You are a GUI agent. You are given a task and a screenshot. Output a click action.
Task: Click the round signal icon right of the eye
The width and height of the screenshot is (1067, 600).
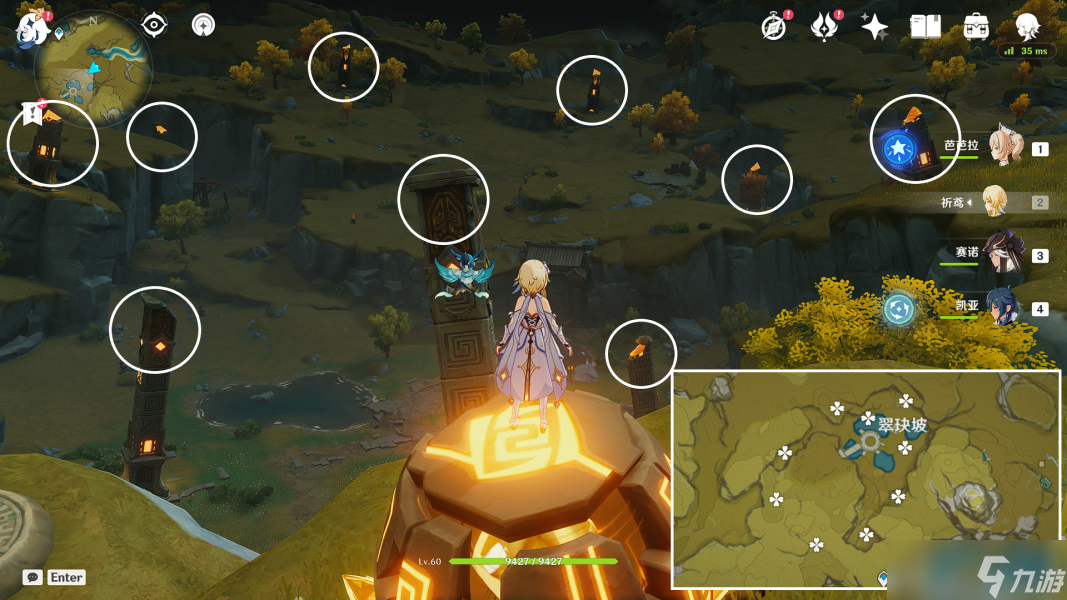coord(203,25)
